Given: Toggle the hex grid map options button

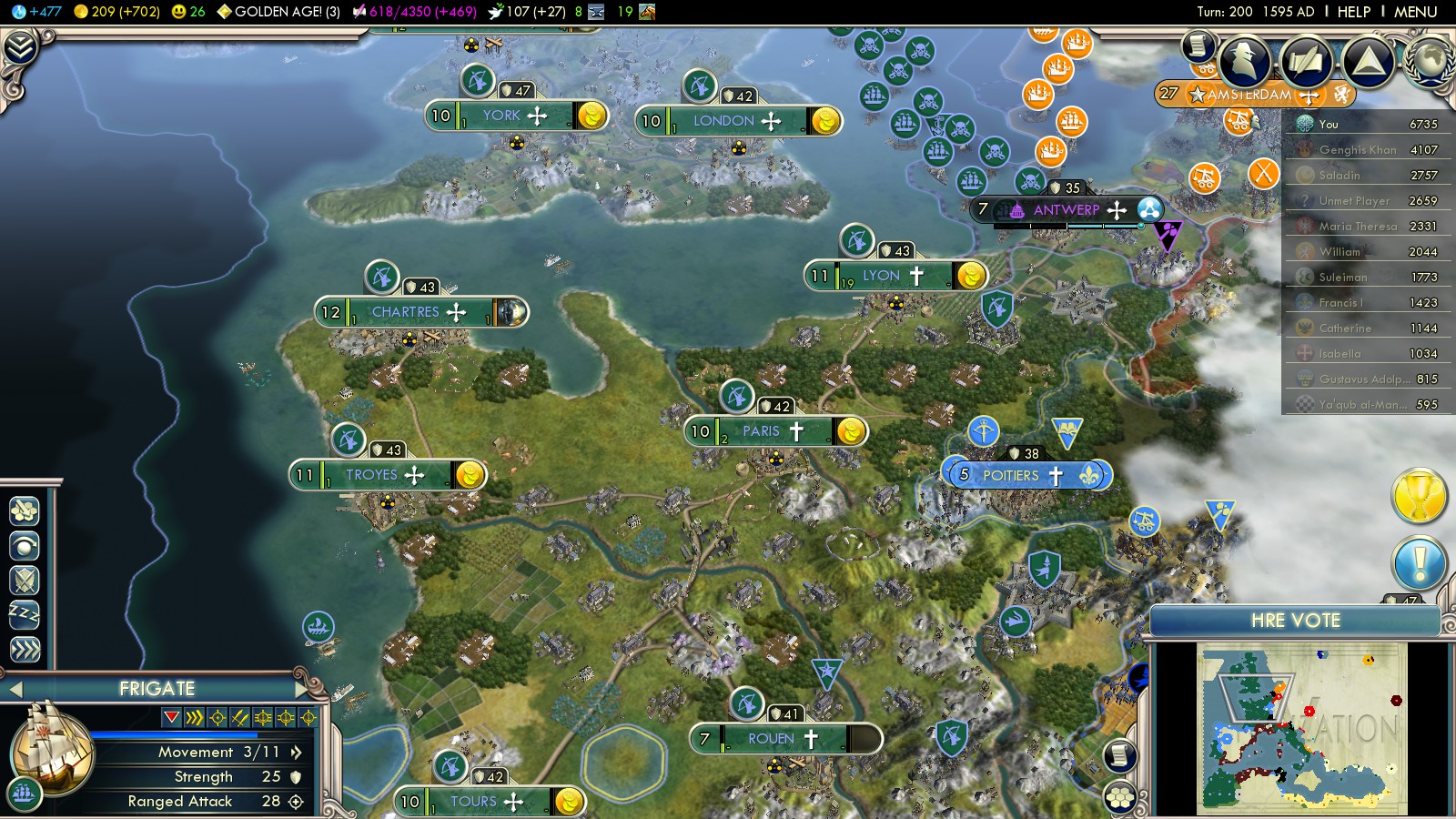Looking at the screenshot, I should tap(1120, 797).
